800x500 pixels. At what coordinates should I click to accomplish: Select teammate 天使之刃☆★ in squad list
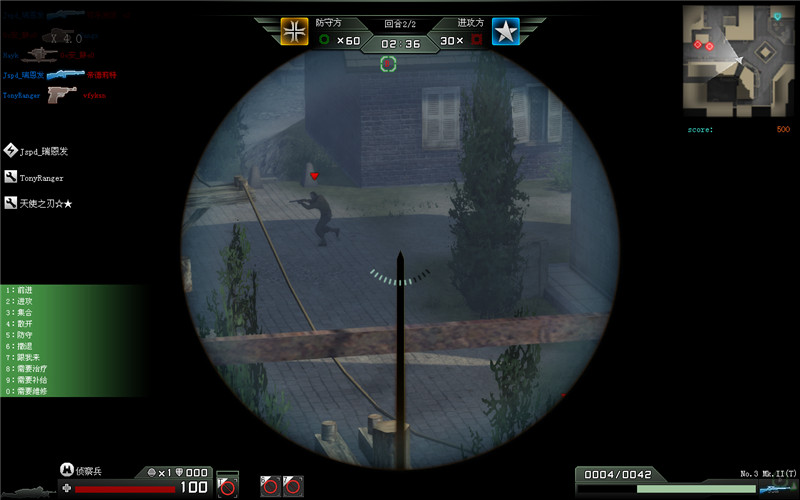click(45, 204)
